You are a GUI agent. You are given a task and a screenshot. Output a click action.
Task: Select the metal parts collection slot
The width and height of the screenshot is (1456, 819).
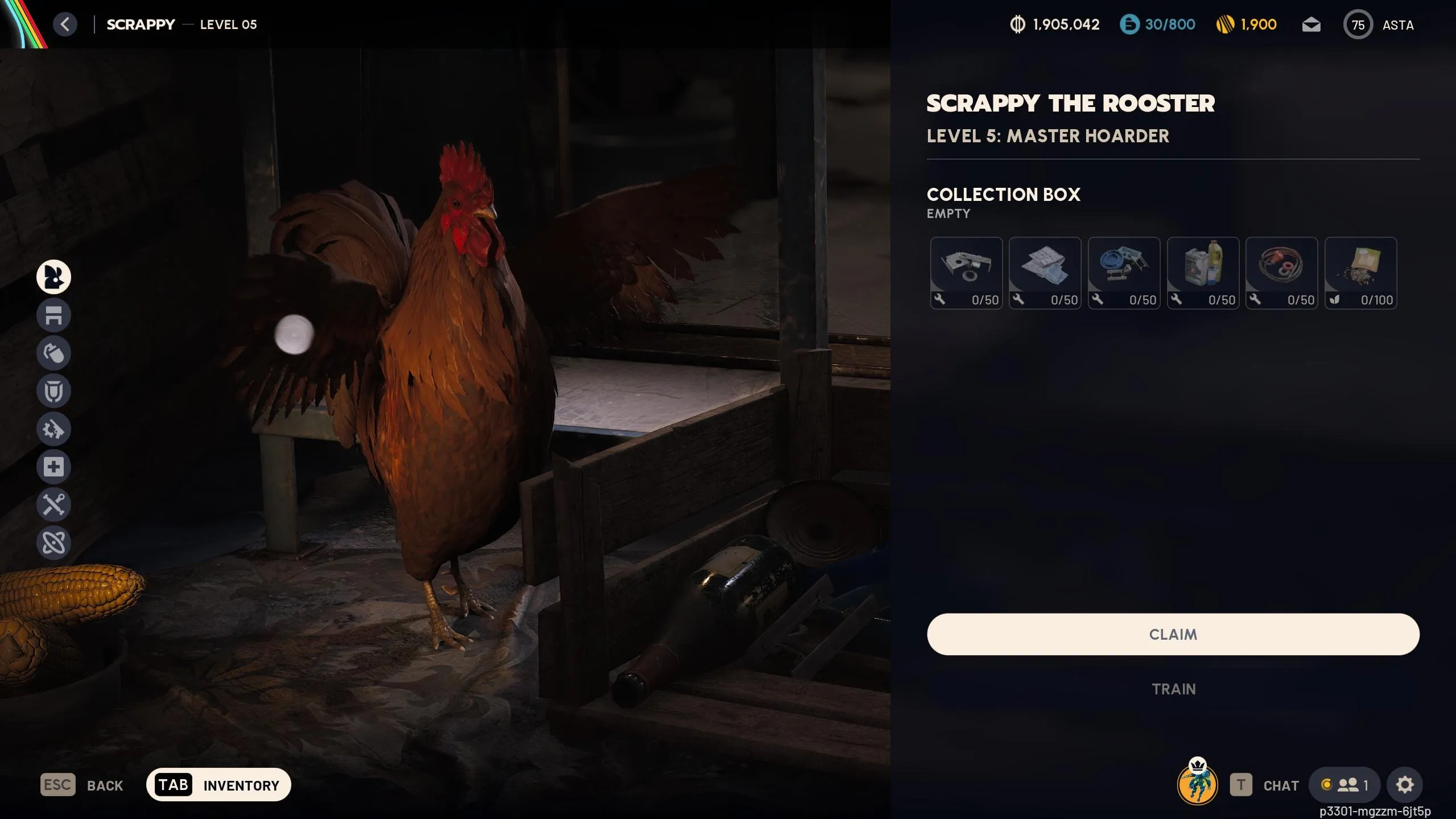[x=966, y=273]
